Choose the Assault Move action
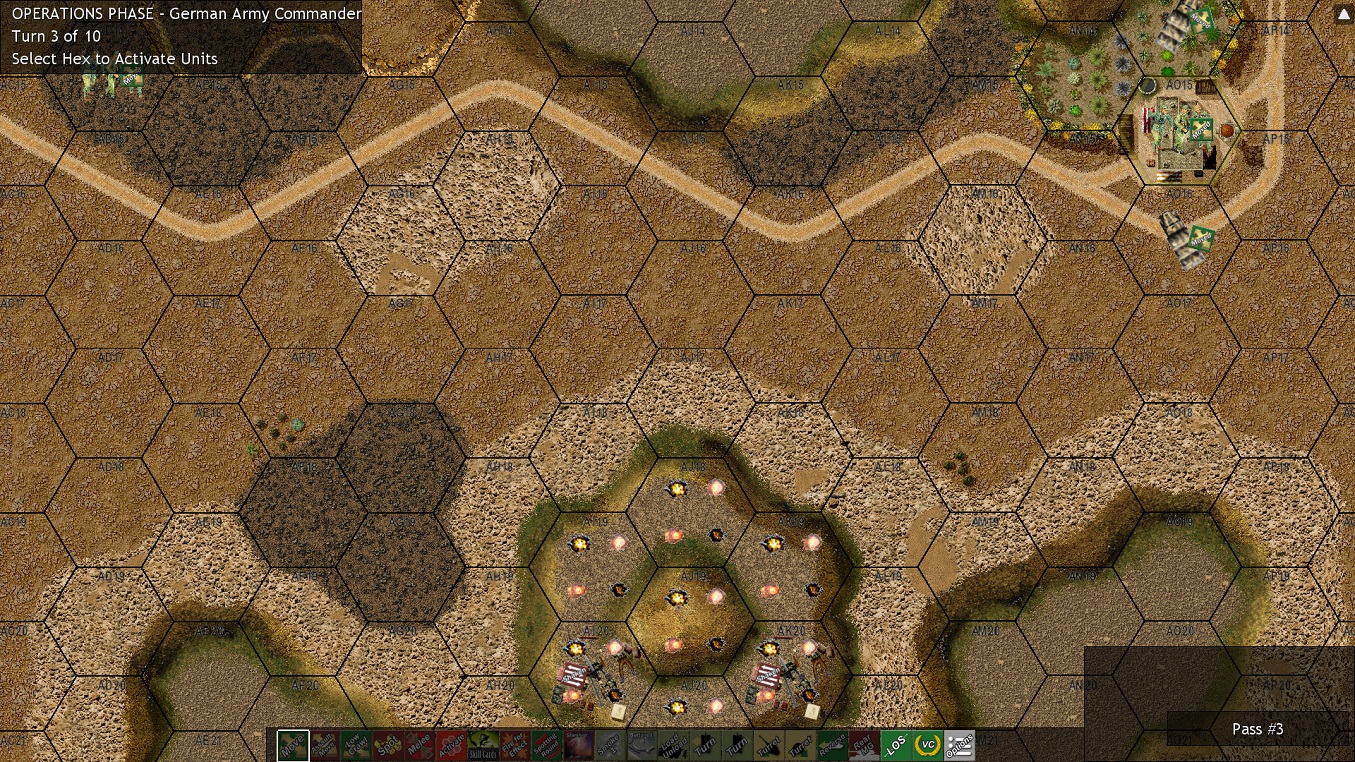This screenshot has width=1355, height=762. tap(324, 744)
